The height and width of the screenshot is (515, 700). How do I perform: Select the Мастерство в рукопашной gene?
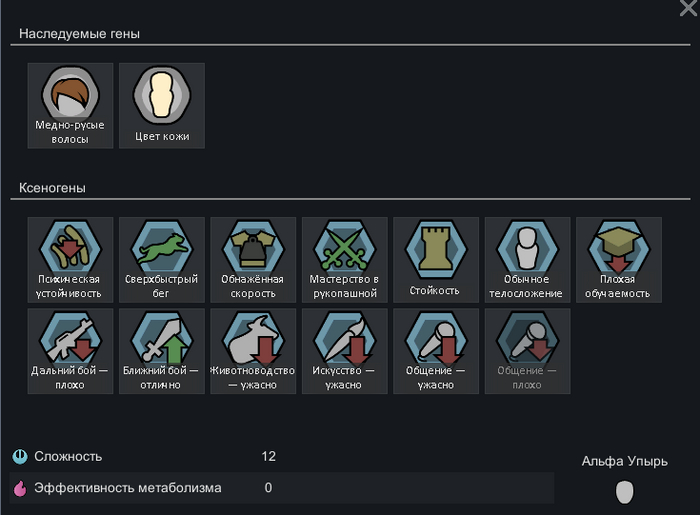[344, 260]
